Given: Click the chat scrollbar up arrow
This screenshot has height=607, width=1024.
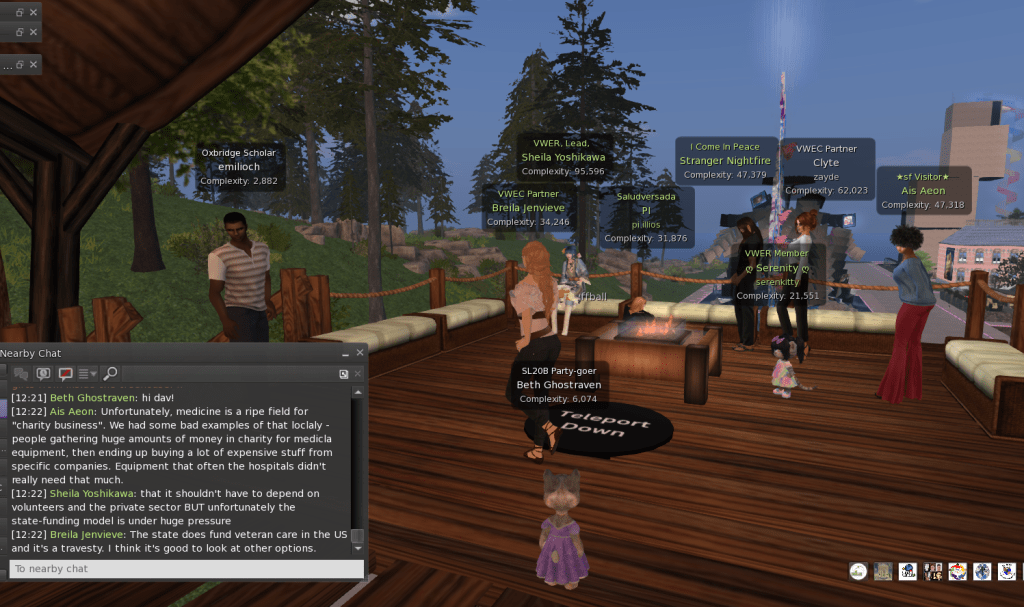Looking at the screenshot, I should (357, 393).
